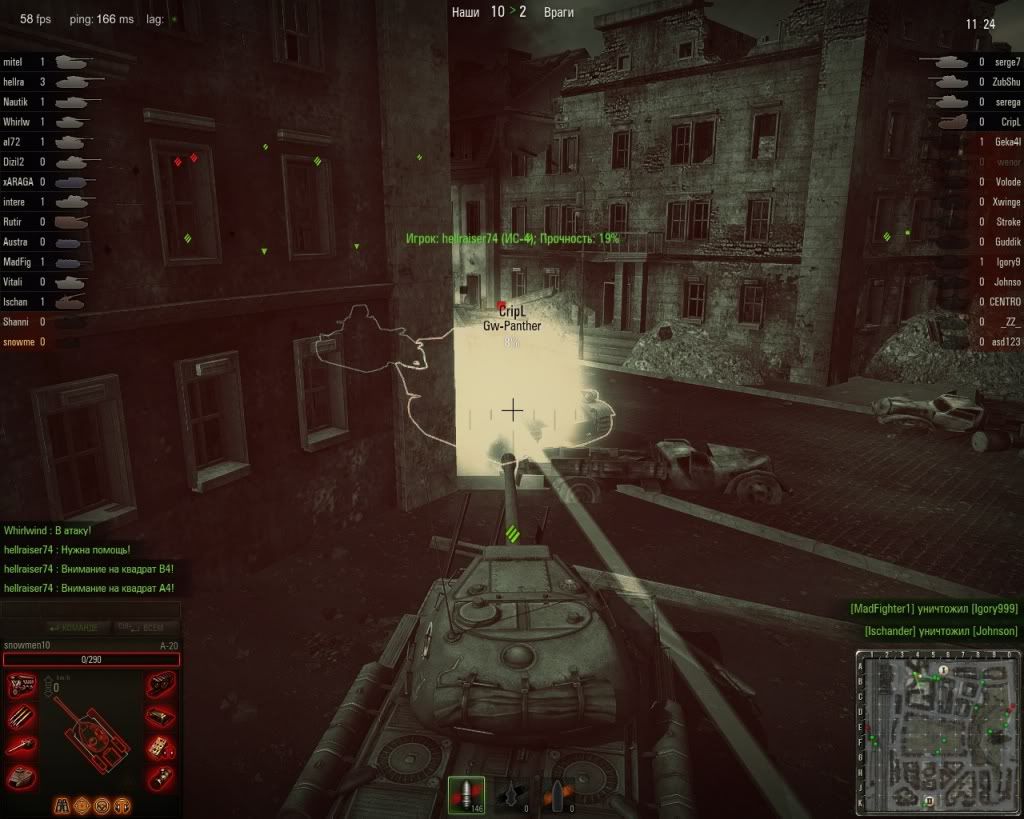This screenshot has width=1024, height=819.
Task: Click the binoculars crew status icon
Action: pyautogui.click(x=60, y=805)
